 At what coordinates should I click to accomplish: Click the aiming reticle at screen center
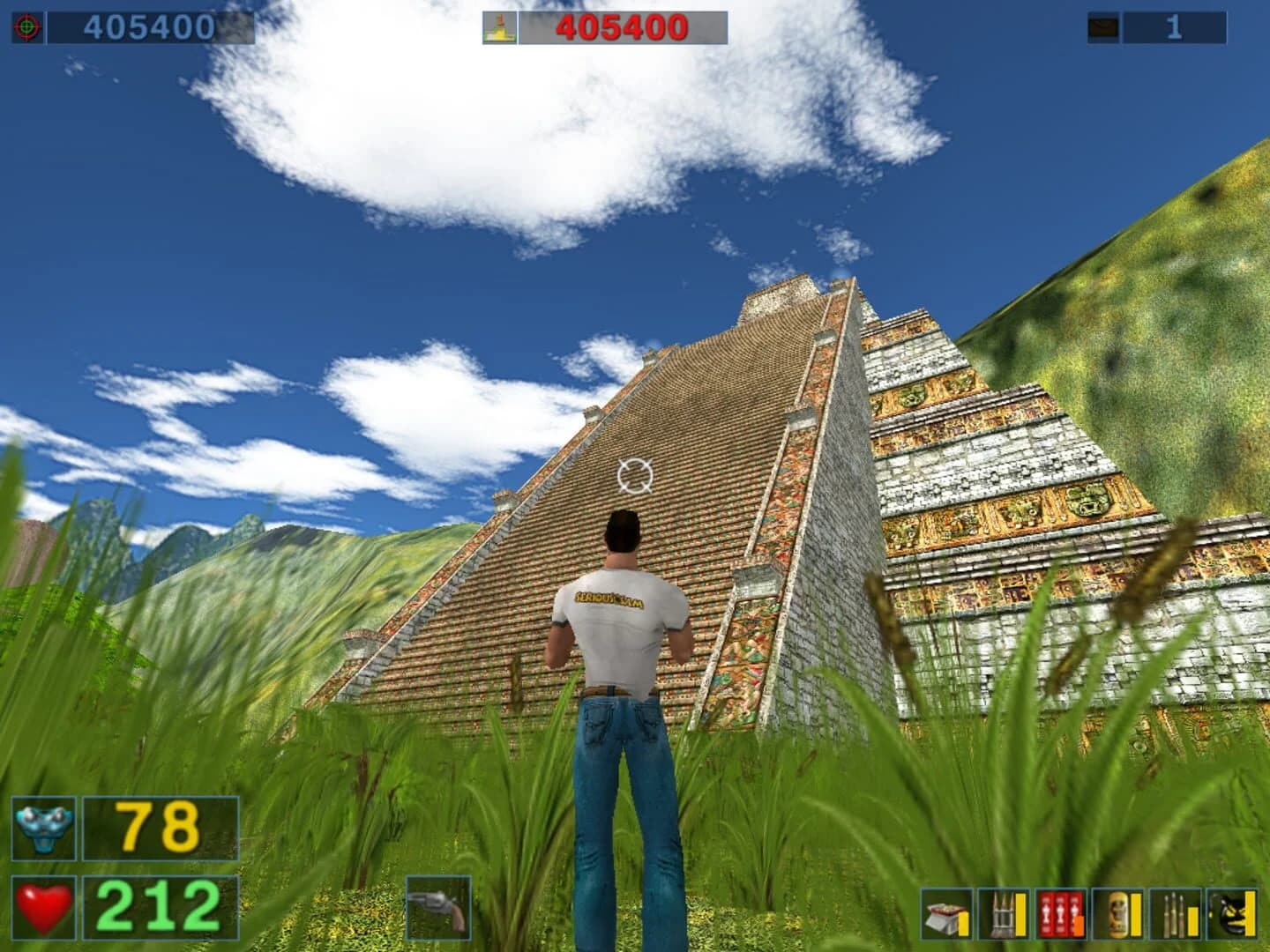click(637, 477)
